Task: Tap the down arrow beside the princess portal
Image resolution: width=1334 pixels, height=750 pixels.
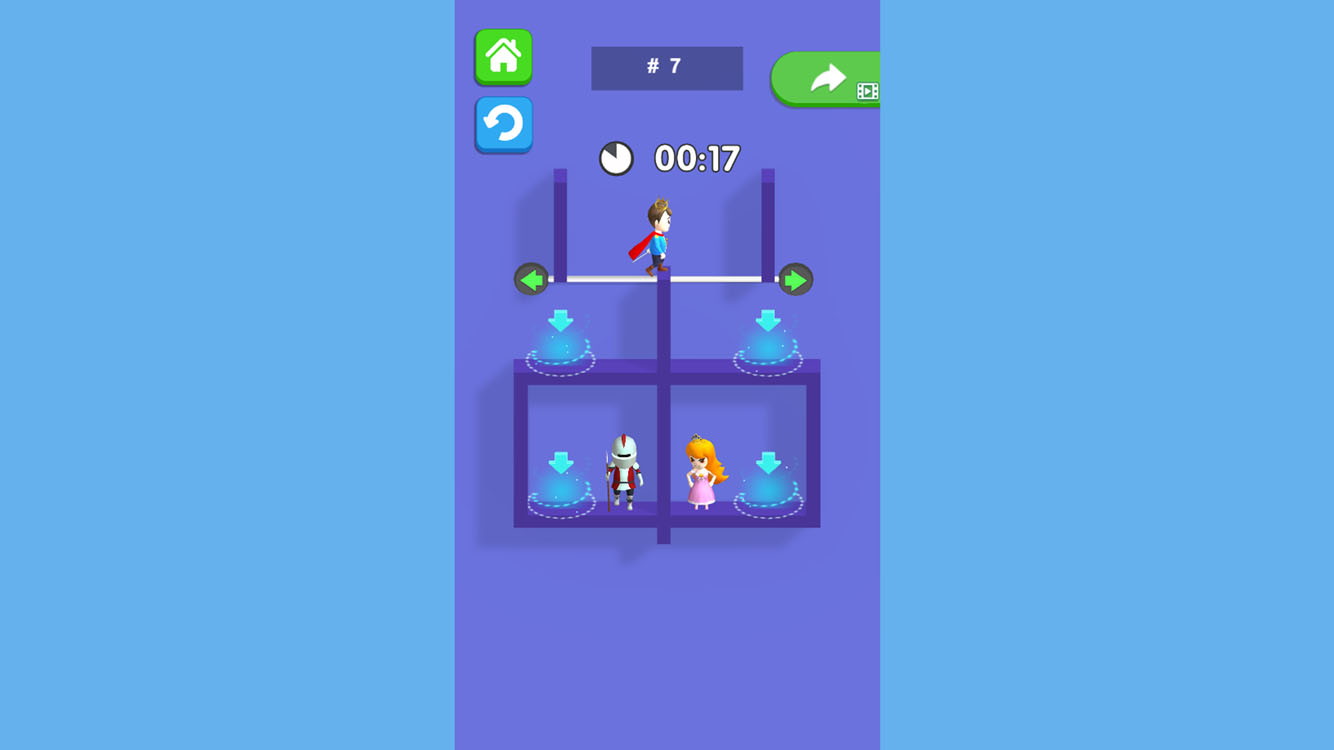Action: 766,463
